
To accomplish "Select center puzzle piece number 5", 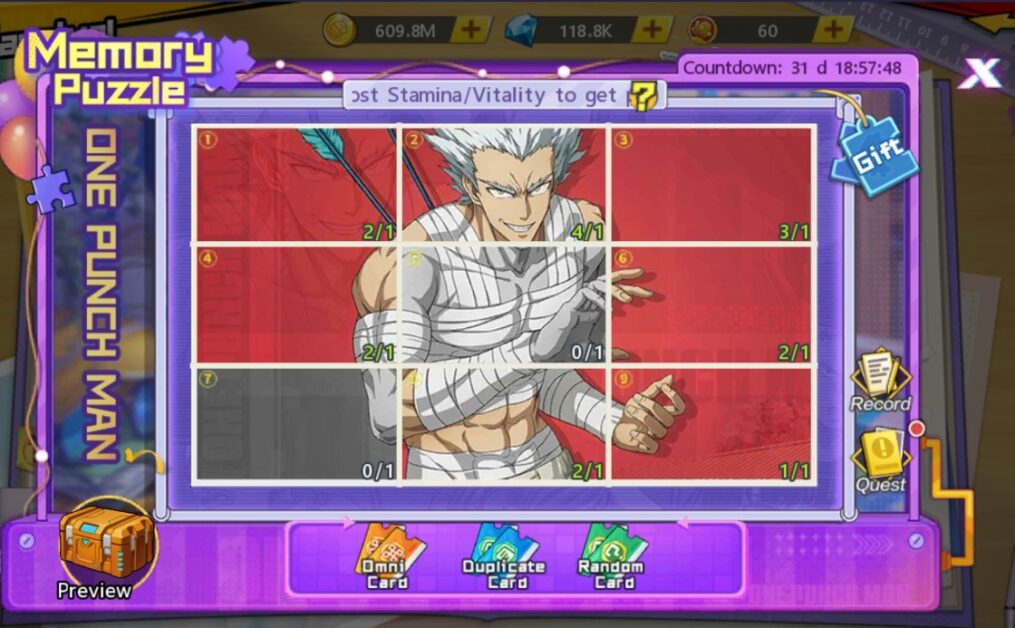I will 504,304.
